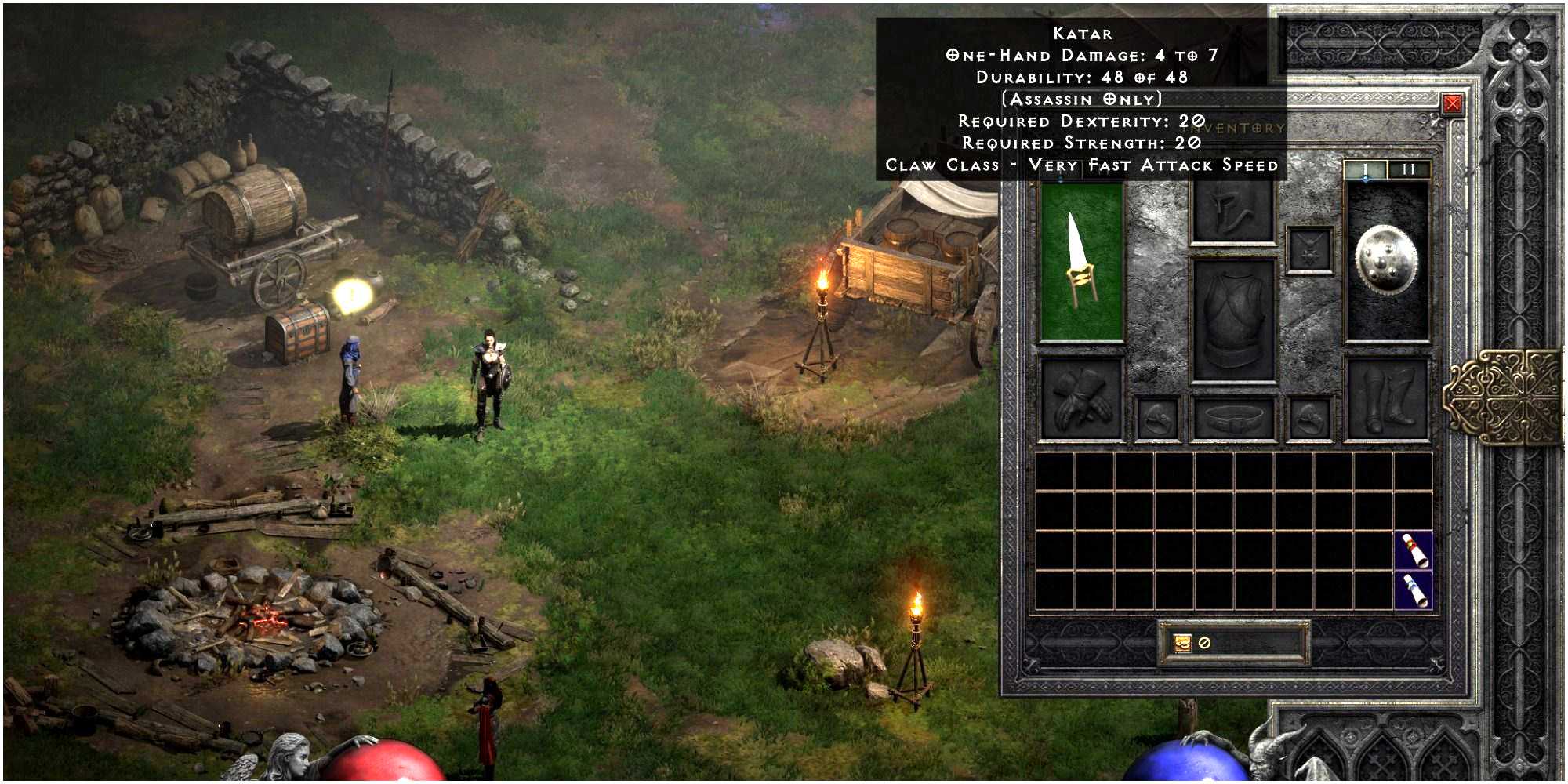Pick up the blue-ribbon scroll
This screenshot has width=1568, height=784.
(x=1414, y=590)
